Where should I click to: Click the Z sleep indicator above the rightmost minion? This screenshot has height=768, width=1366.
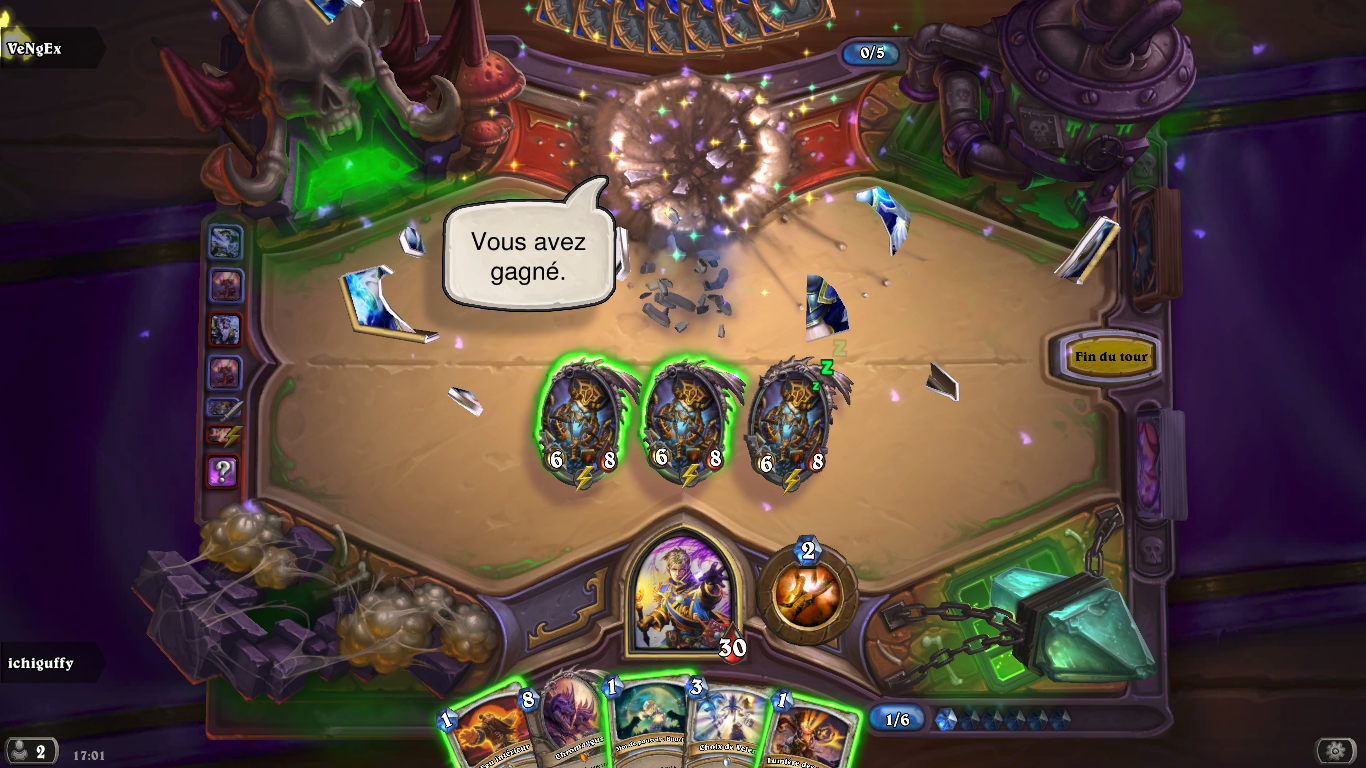coord(825,366)
